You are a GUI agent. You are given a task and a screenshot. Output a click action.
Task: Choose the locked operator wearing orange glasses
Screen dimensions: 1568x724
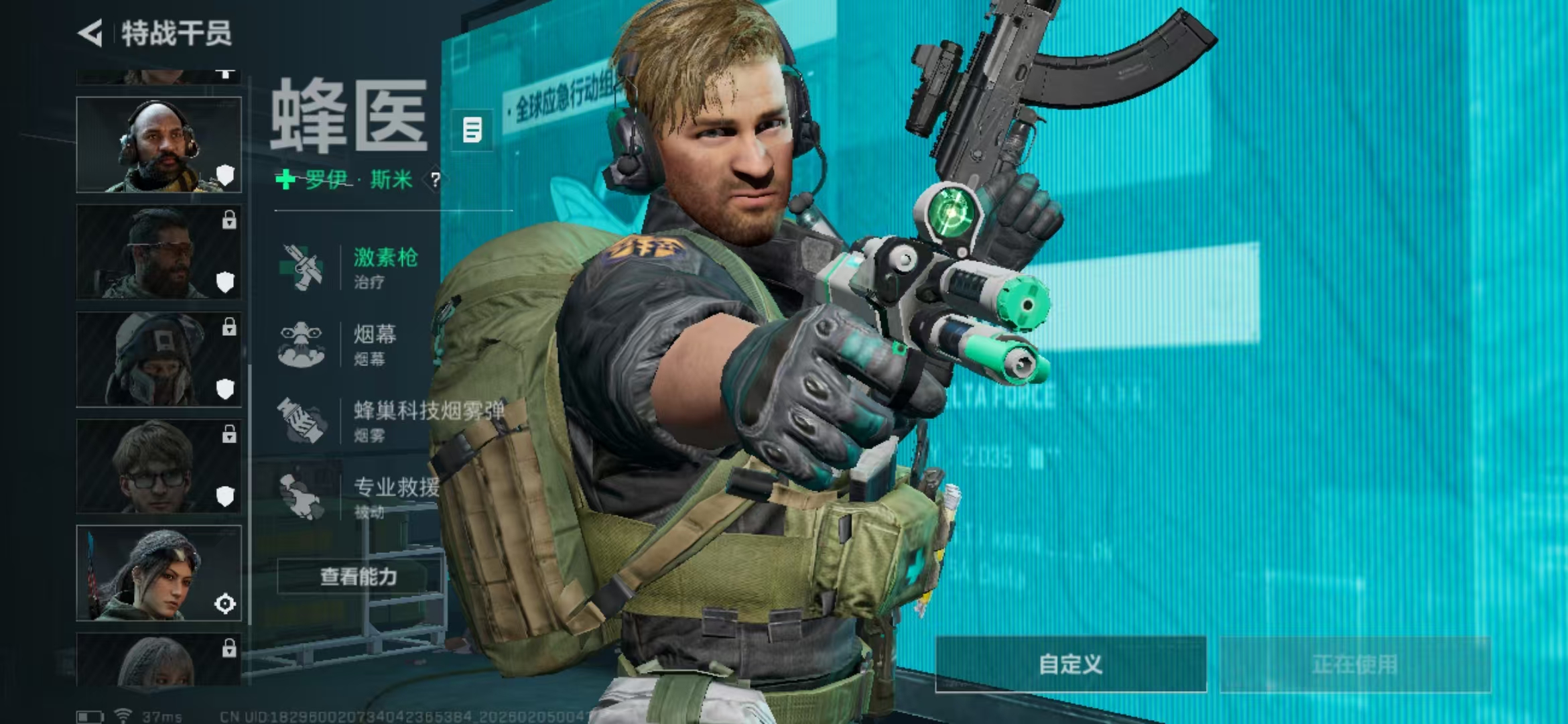[159, 252]
